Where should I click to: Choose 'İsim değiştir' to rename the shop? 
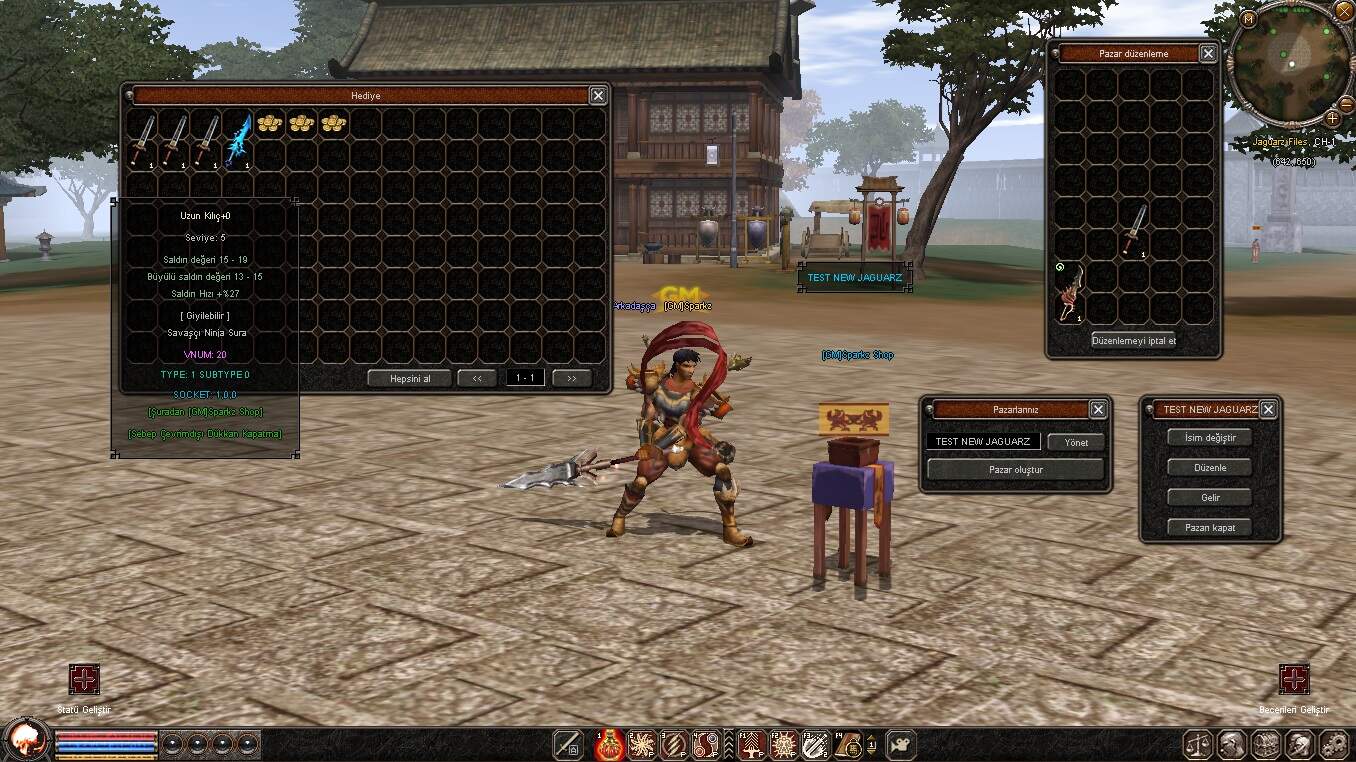pos(1210,438)
